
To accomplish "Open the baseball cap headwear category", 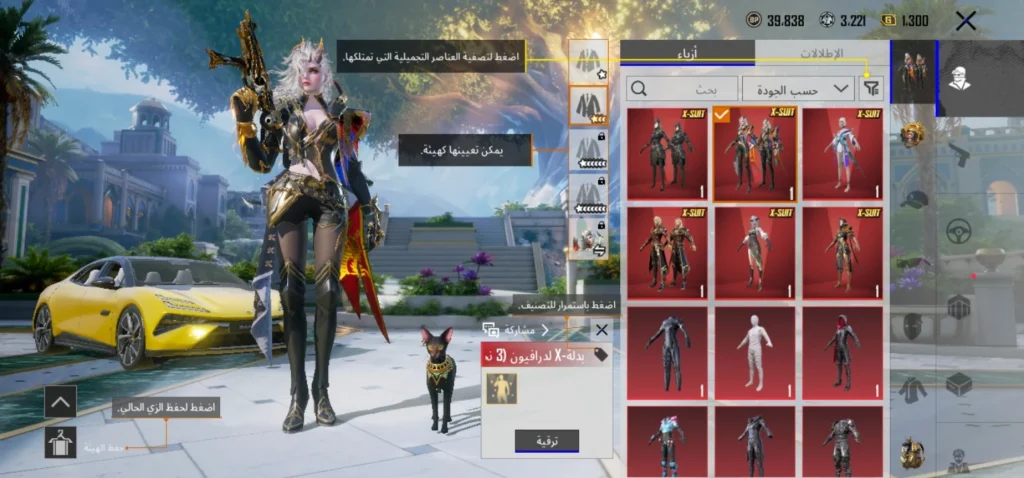I will pos(912,199).
